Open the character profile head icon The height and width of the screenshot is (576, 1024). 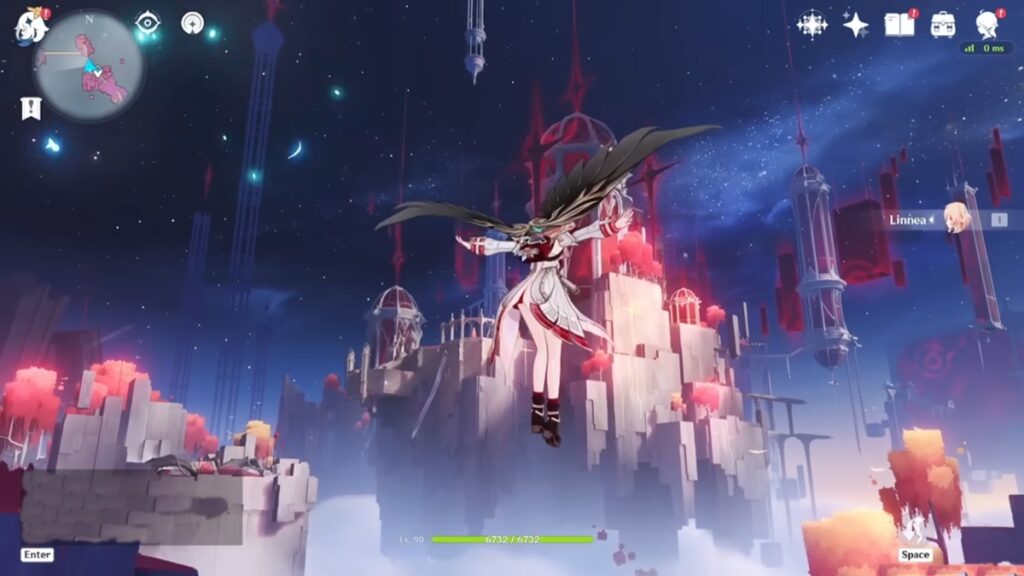[x=985, y=24]
